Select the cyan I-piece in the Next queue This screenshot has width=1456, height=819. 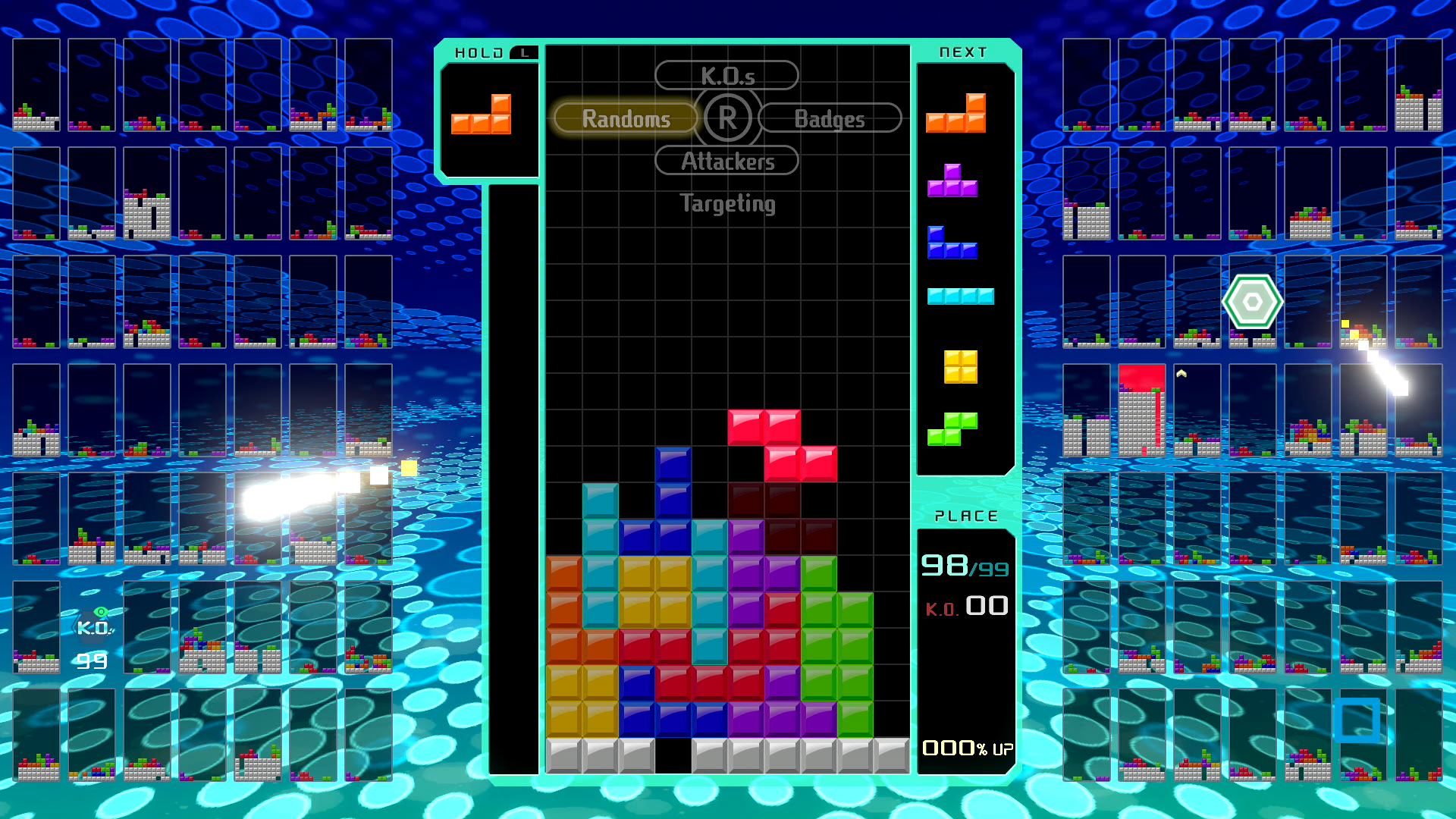[x=961, y=297]
